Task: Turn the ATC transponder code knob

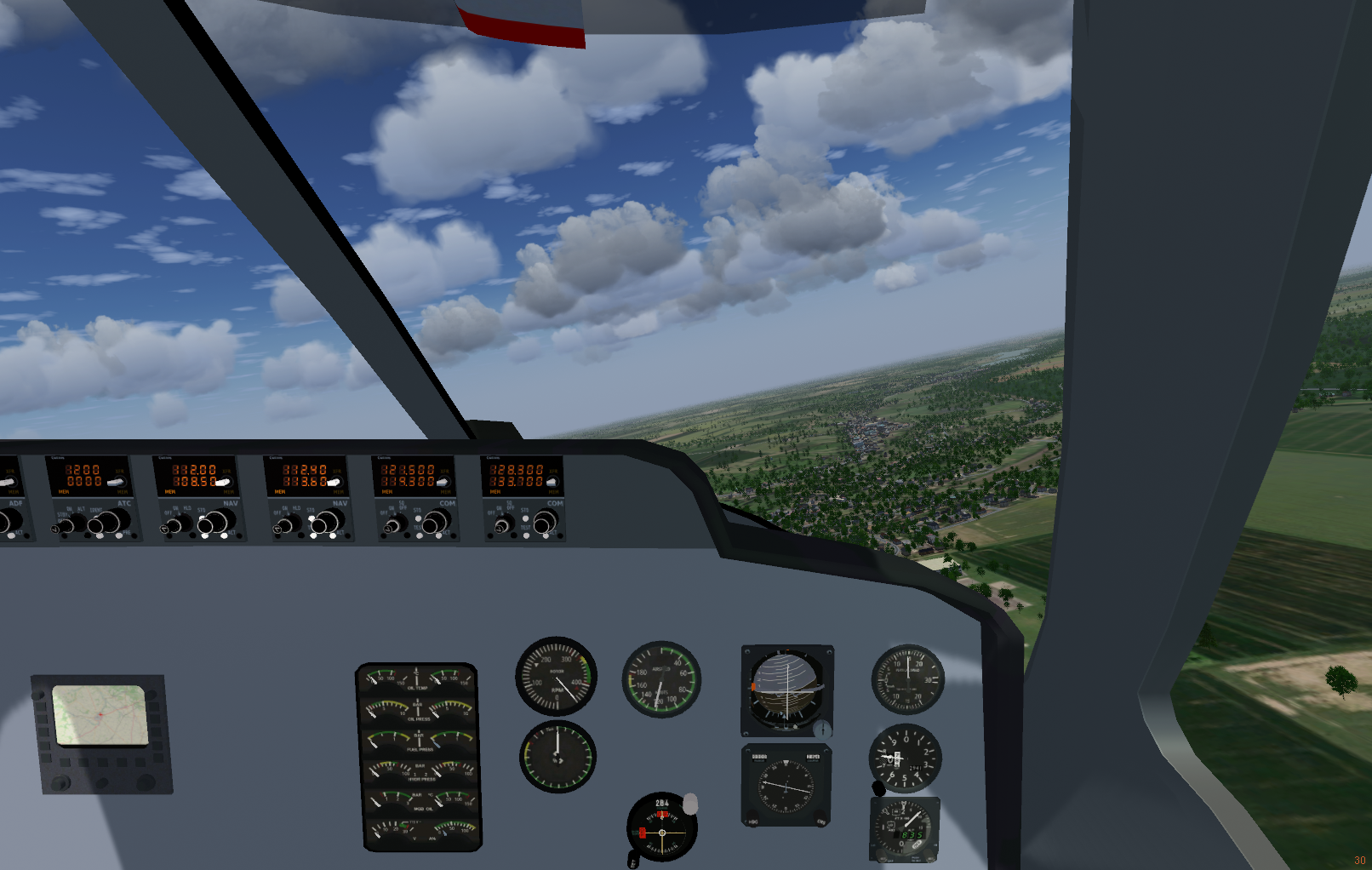Action: pyautogui.click(x=107, y=521)
